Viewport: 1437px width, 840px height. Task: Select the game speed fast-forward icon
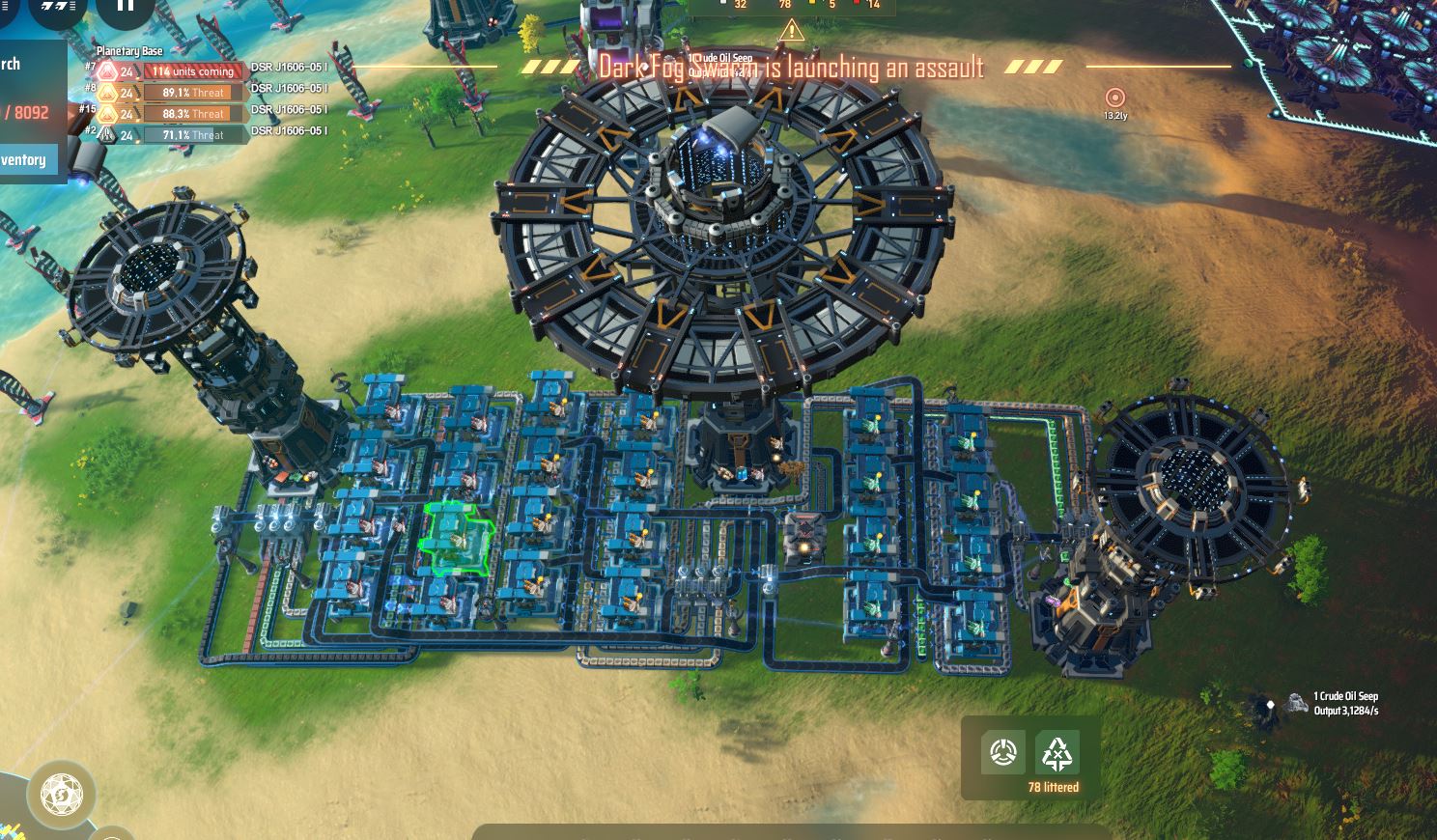[53, 6]
